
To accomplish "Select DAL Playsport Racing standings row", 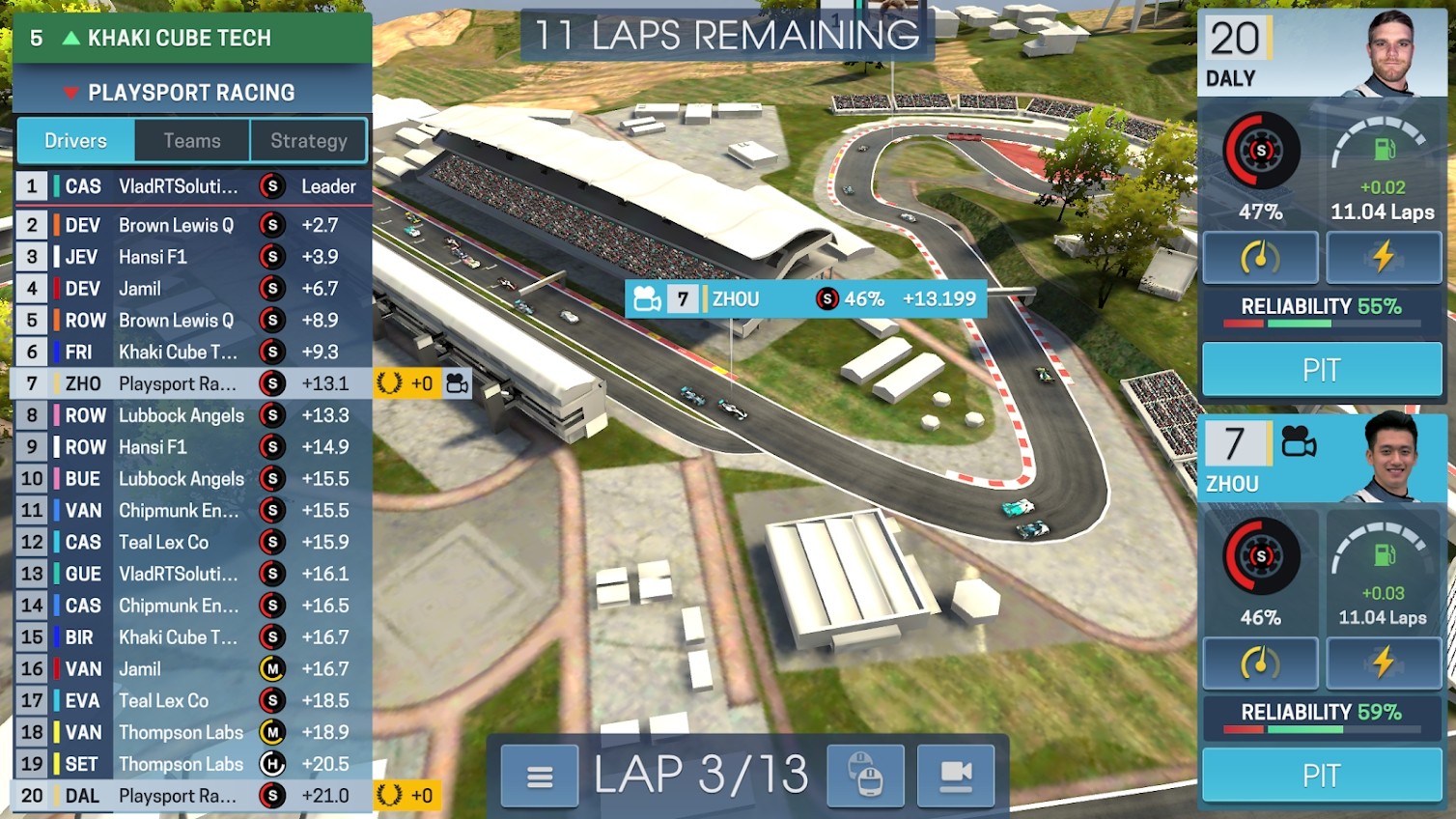I will pyautogui.click(x=193, y=796).
